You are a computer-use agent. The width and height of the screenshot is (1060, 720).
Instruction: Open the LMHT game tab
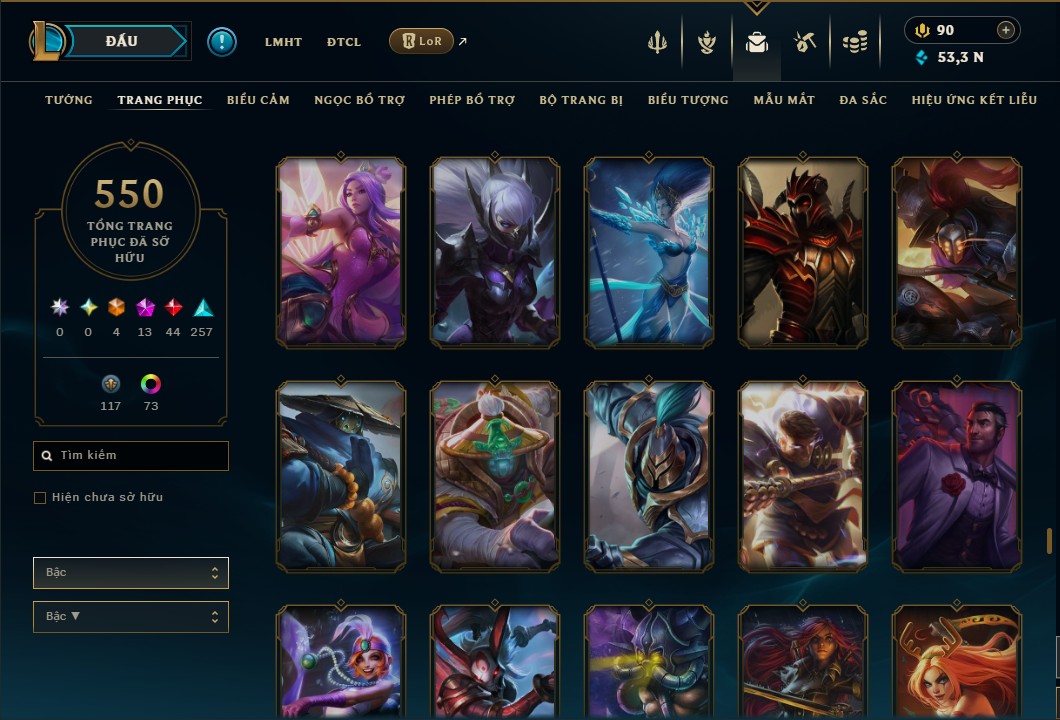[283, 42]
